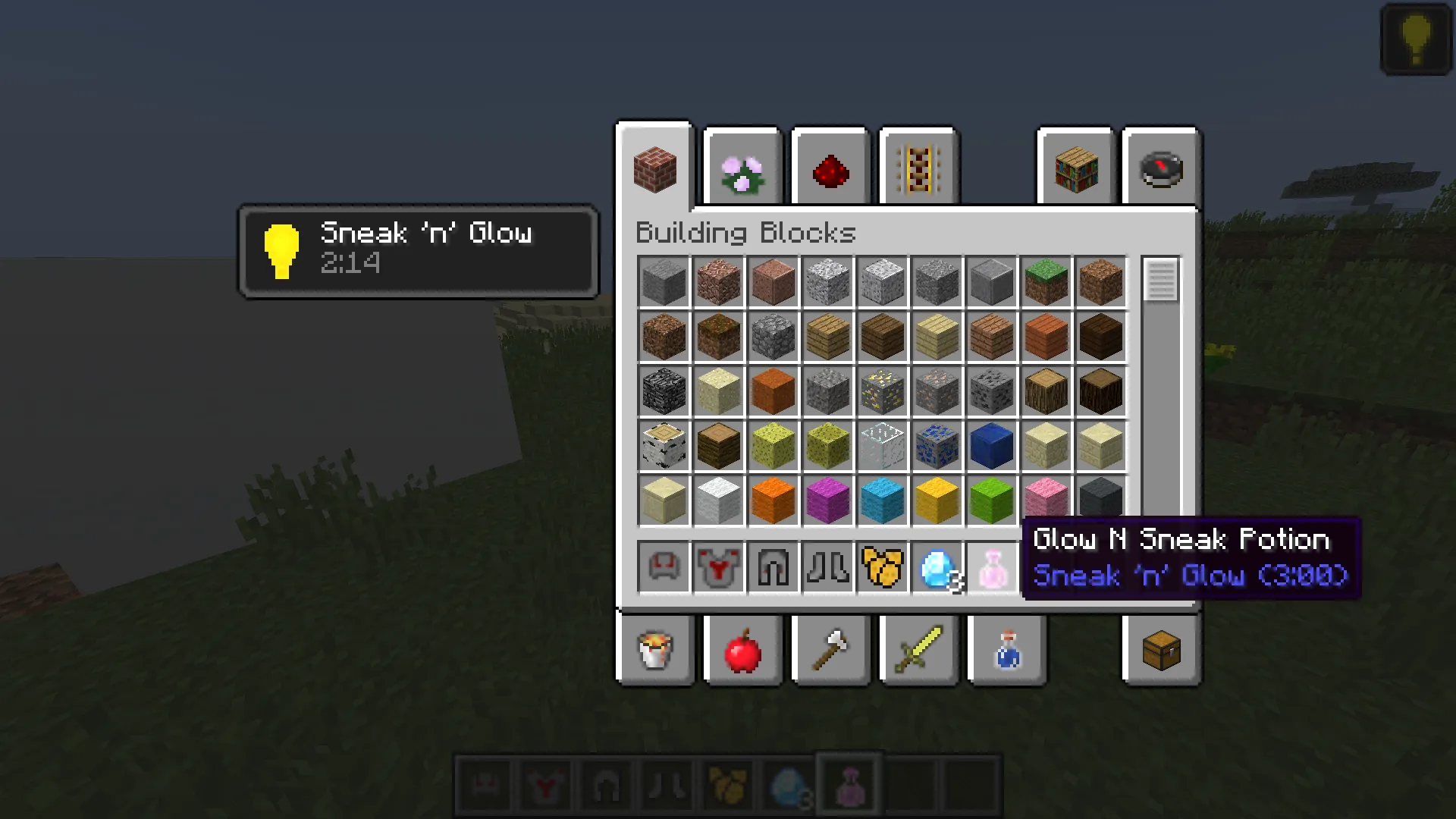The image size is (1456, 819).
Task: Click the blue potion in the hotbar
Action: pos(1007,650)
